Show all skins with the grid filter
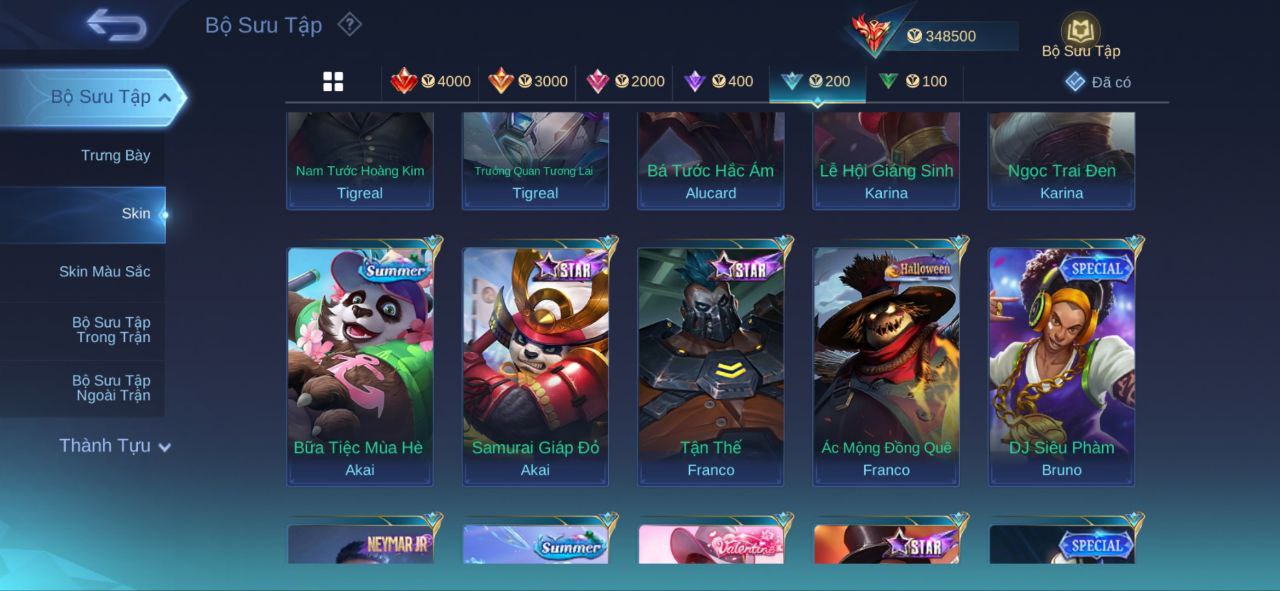Viewport: 1280px width, 591px height. [x=333, y=82]
